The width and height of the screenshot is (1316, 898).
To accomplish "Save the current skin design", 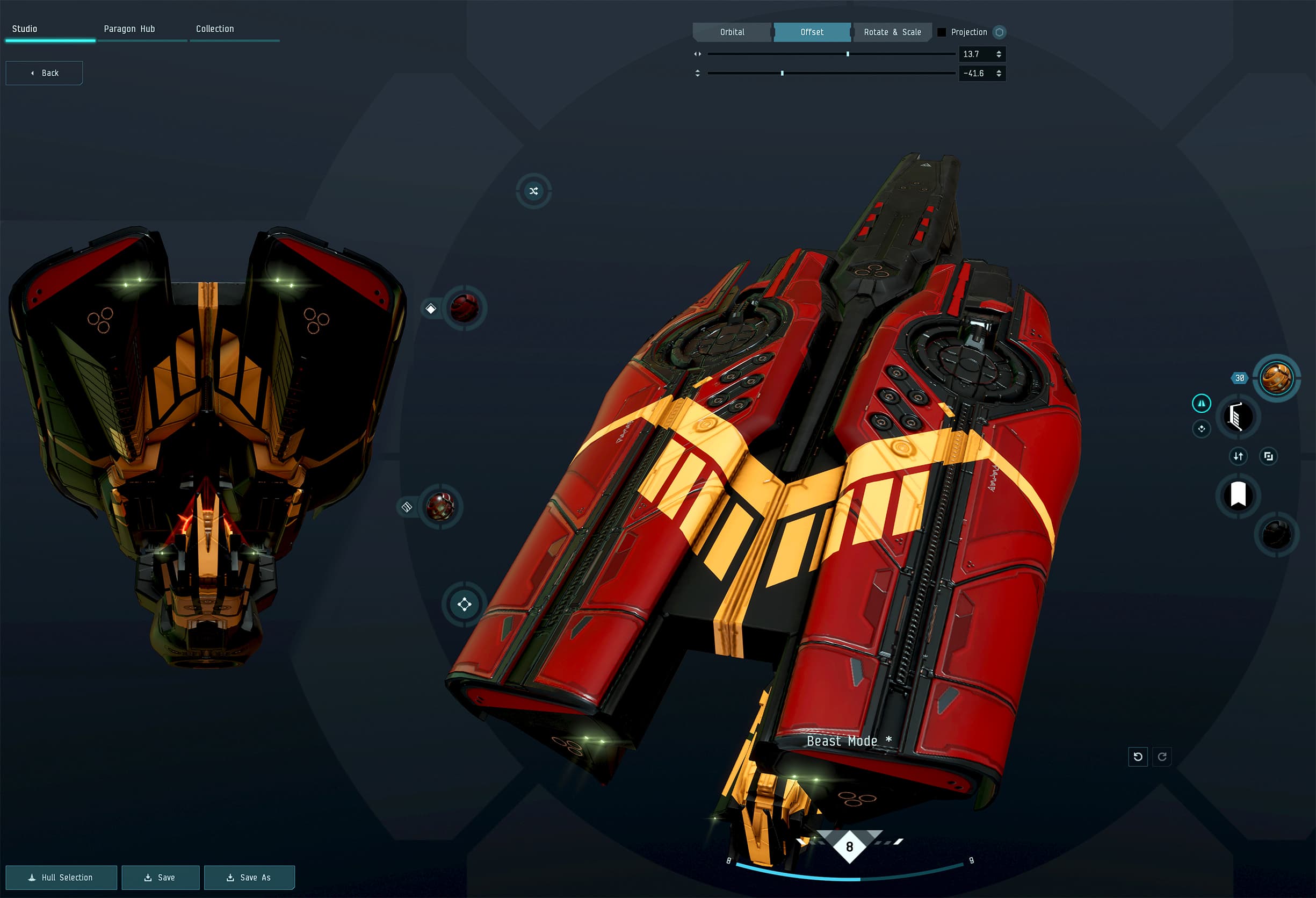I will pos(160,878).
